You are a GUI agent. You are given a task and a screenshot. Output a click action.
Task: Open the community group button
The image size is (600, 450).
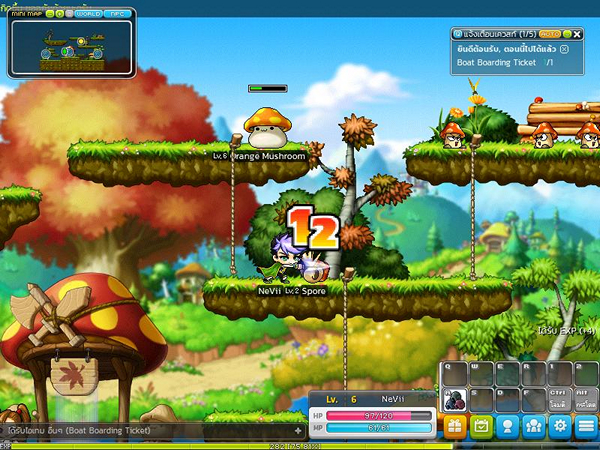534,427
